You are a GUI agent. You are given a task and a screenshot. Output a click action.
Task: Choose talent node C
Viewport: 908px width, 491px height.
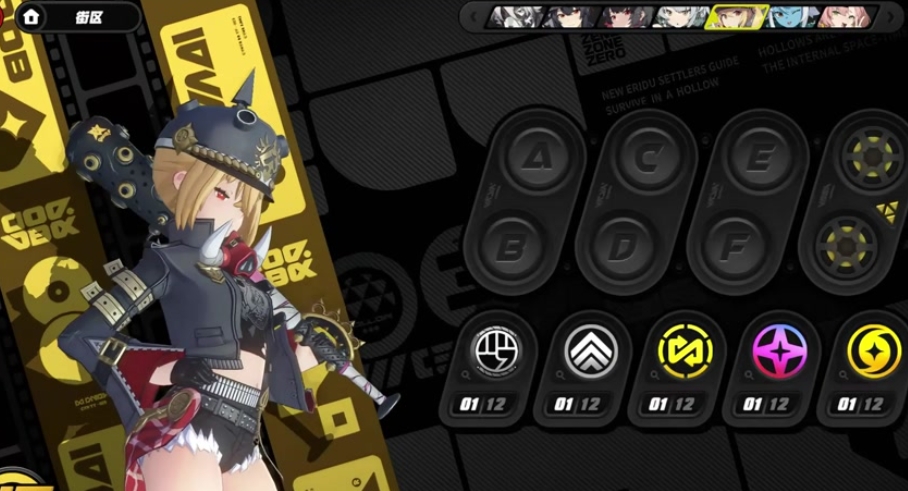click(651, 157)
